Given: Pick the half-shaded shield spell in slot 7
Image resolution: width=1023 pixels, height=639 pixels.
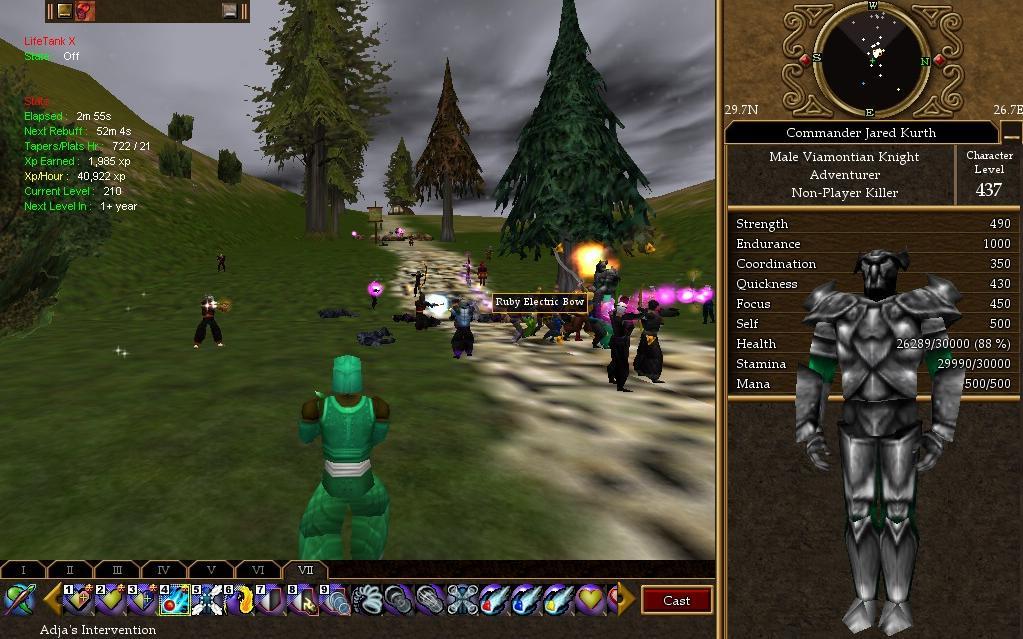Looking at the screenshot, I should 270,600.
